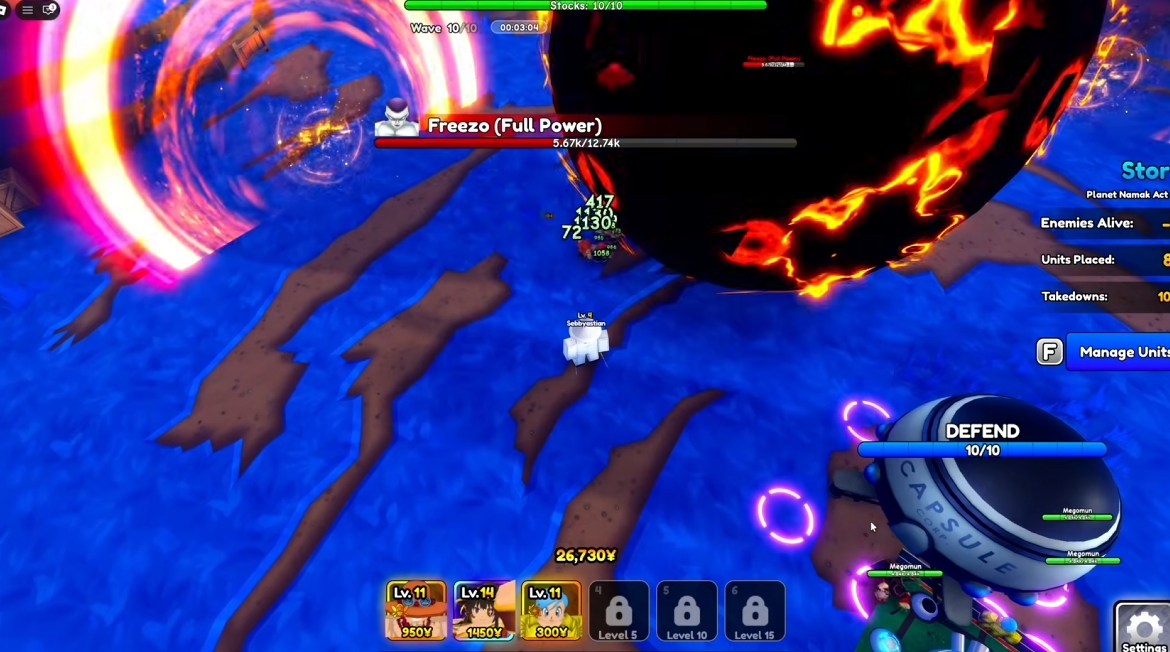
Task: Open the Roblox hamburger menu
Action: click(27, 10)
